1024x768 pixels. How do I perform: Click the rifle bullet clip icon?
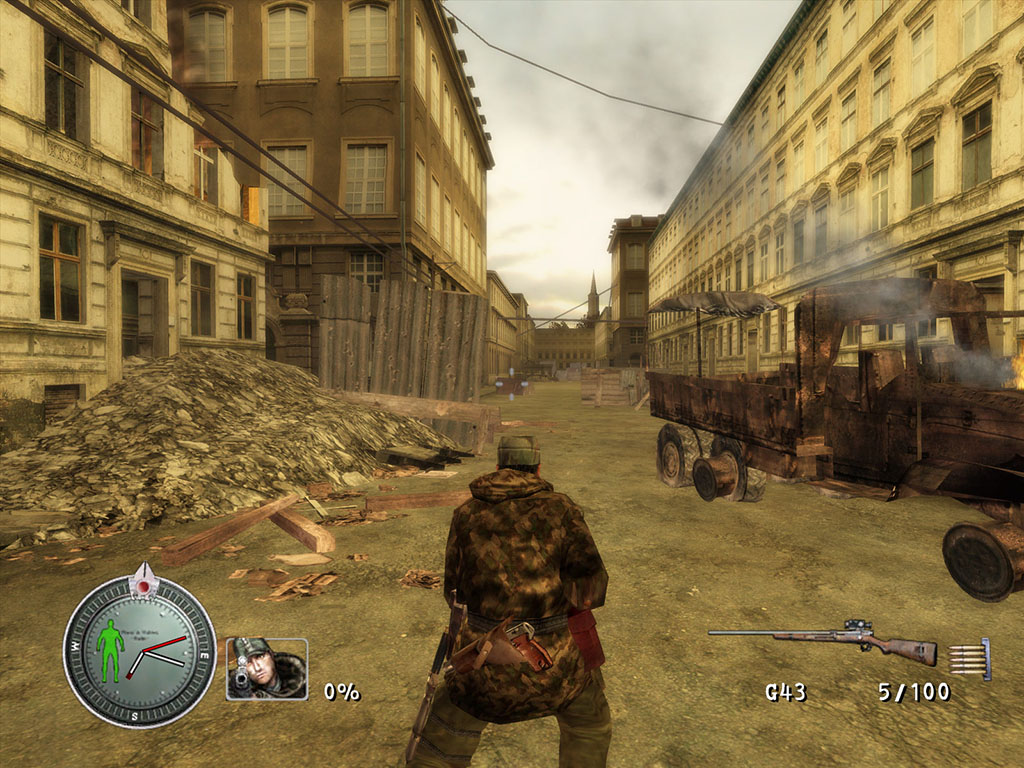coord(969,659)
